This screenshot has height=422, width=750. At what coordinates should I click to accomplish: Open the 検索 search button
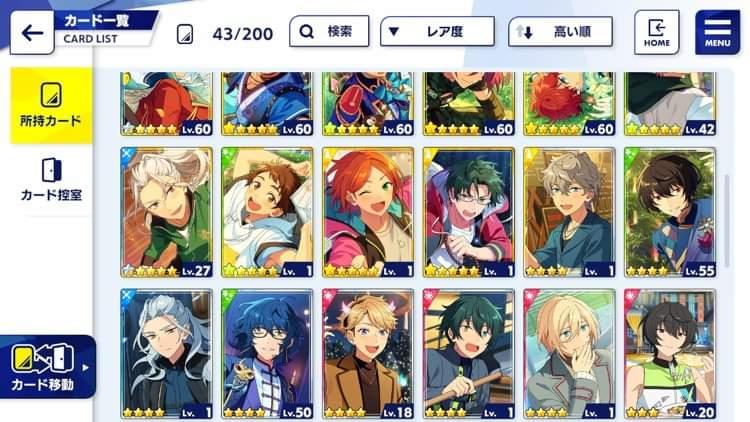[x=329, y=32]
